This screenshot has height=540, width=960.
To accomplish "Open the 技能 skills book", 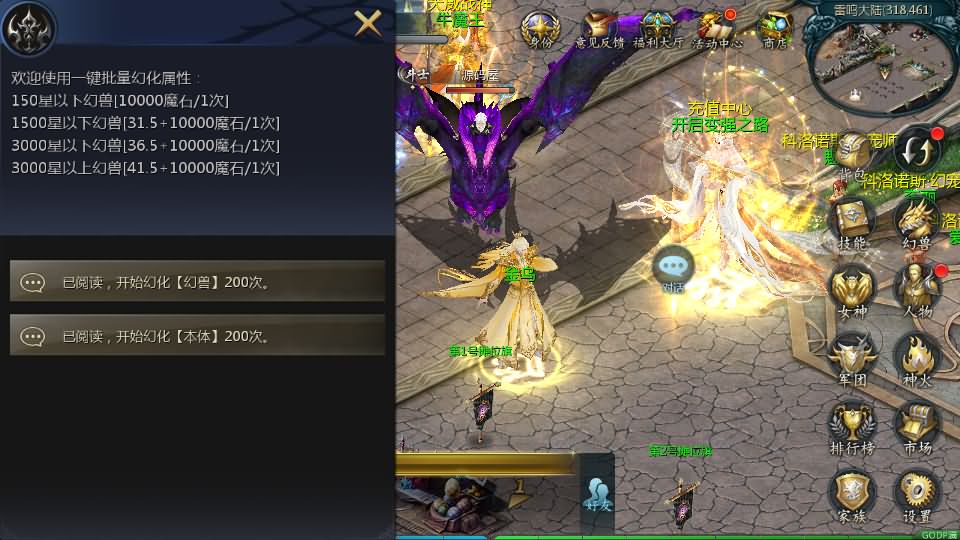I will [x=853, y=222].
